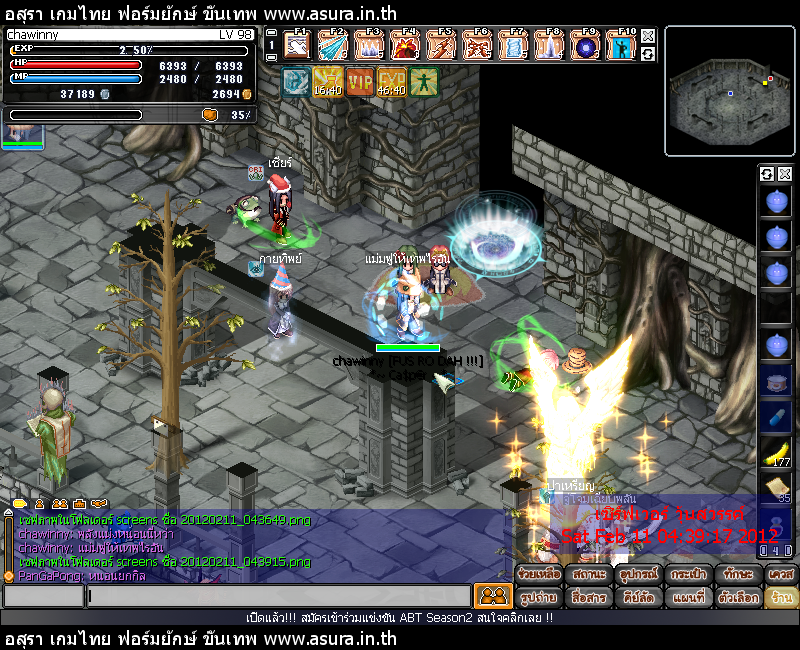Close the skill hotbar with X
Image resolution: width=800 pixels, height=650 pixels.
(x=648, y=36)
